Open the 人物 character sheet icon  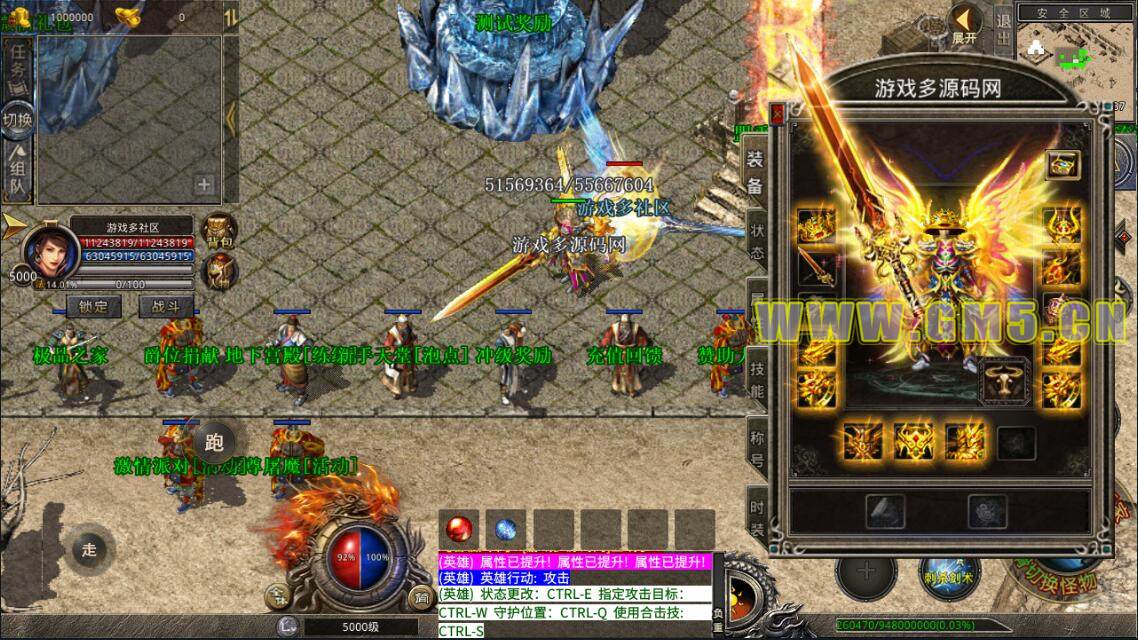[219, 271]
